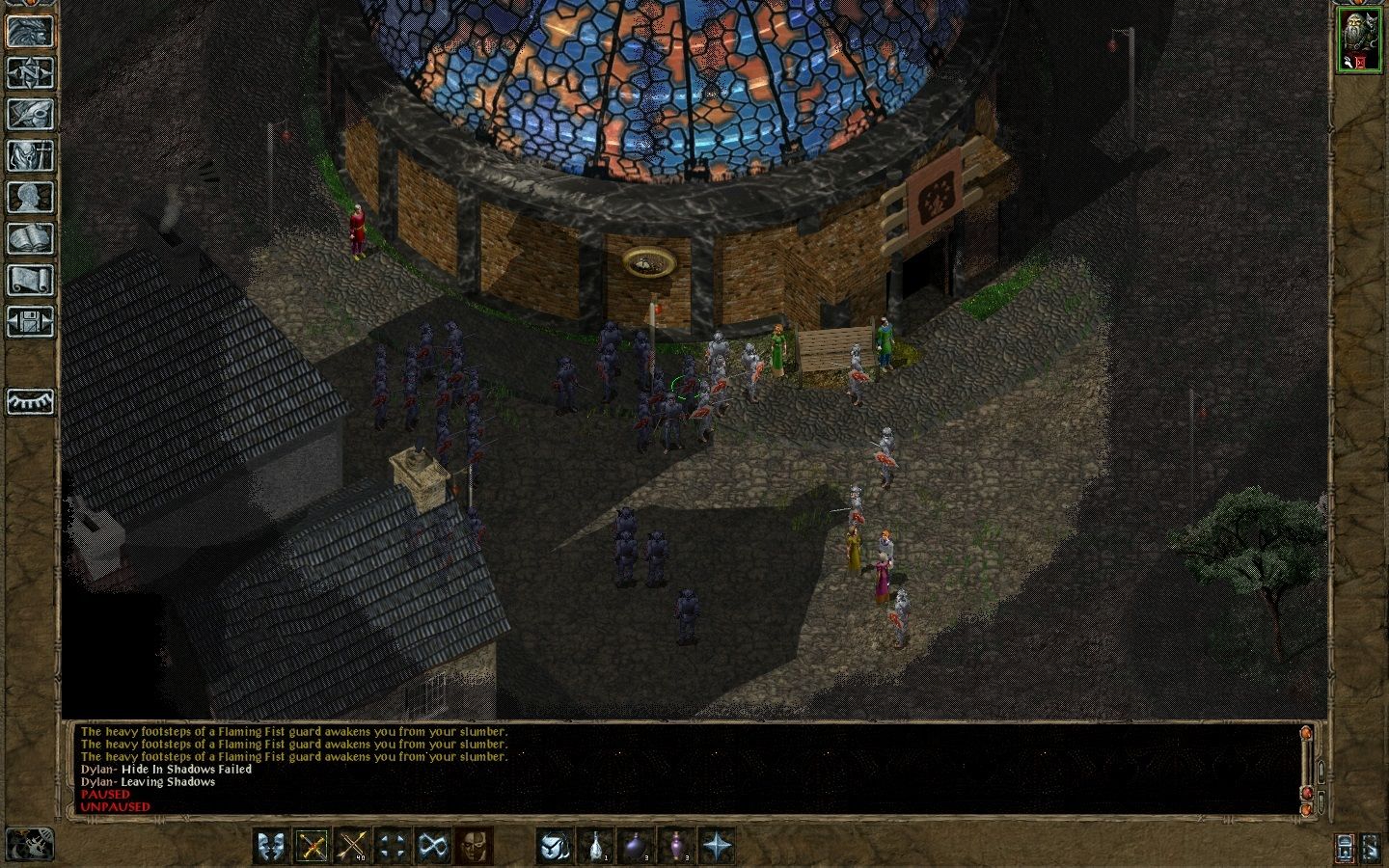1389x868 pixels.
Task: Open the area map via compass icon
Action: tap(30, 72)
